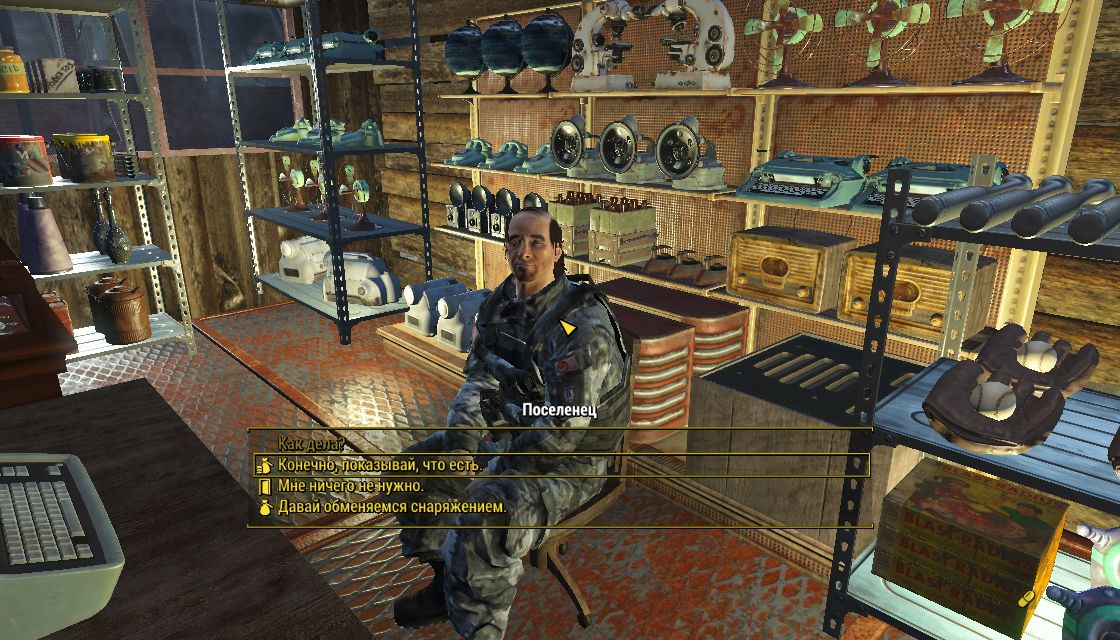Choose "Конечно, показывай, что есть." reply

(380, 466)
